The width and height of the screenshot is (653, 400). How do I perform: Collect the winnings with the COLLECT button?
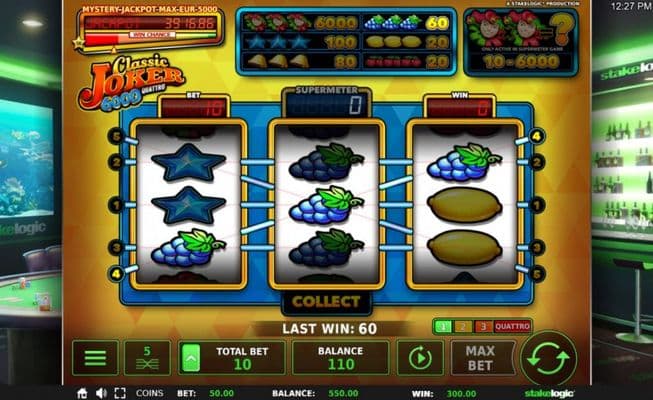tap(326, 301)
